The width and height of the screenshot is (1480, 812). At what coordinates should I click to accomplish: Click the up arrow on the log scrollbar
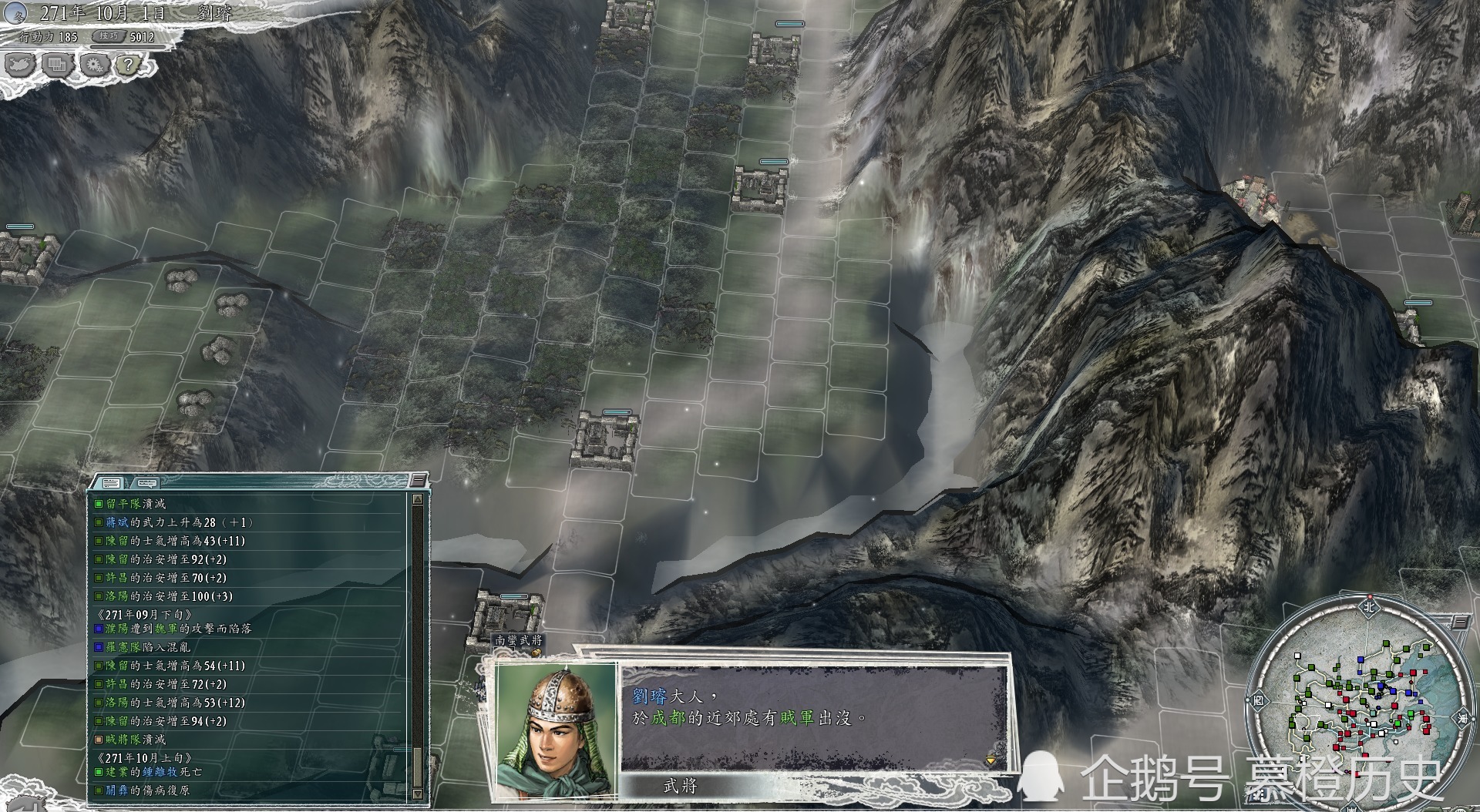click(x=418, y=500)
